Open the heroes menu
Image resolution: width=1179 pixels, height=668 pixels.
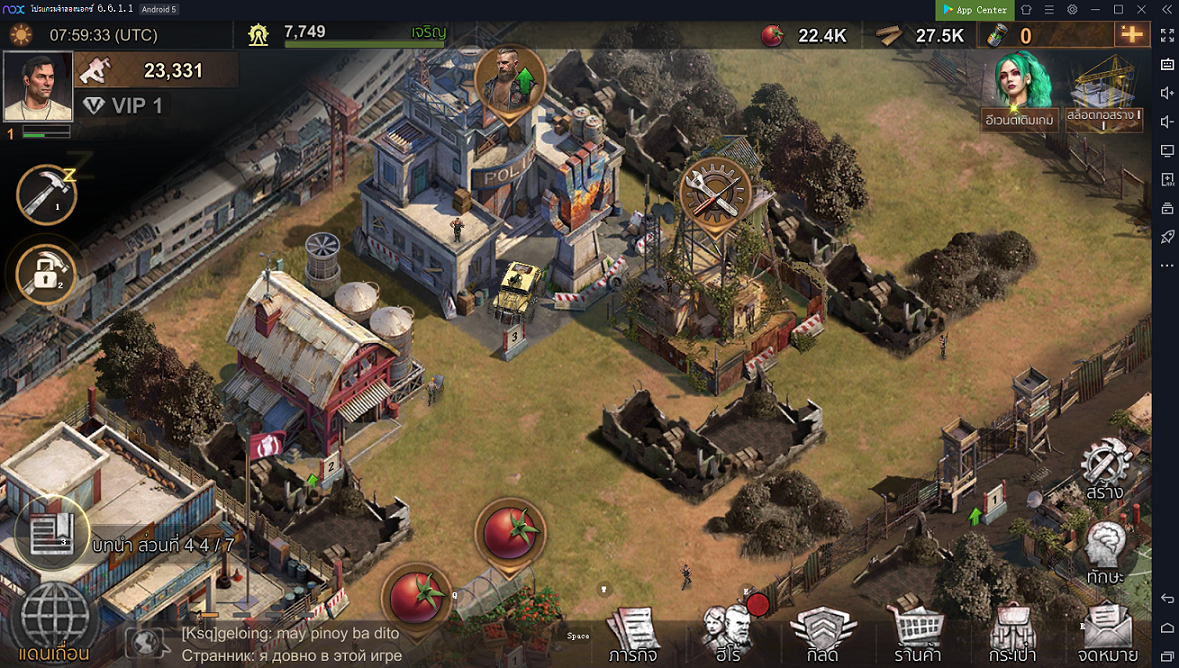[724, 634]
